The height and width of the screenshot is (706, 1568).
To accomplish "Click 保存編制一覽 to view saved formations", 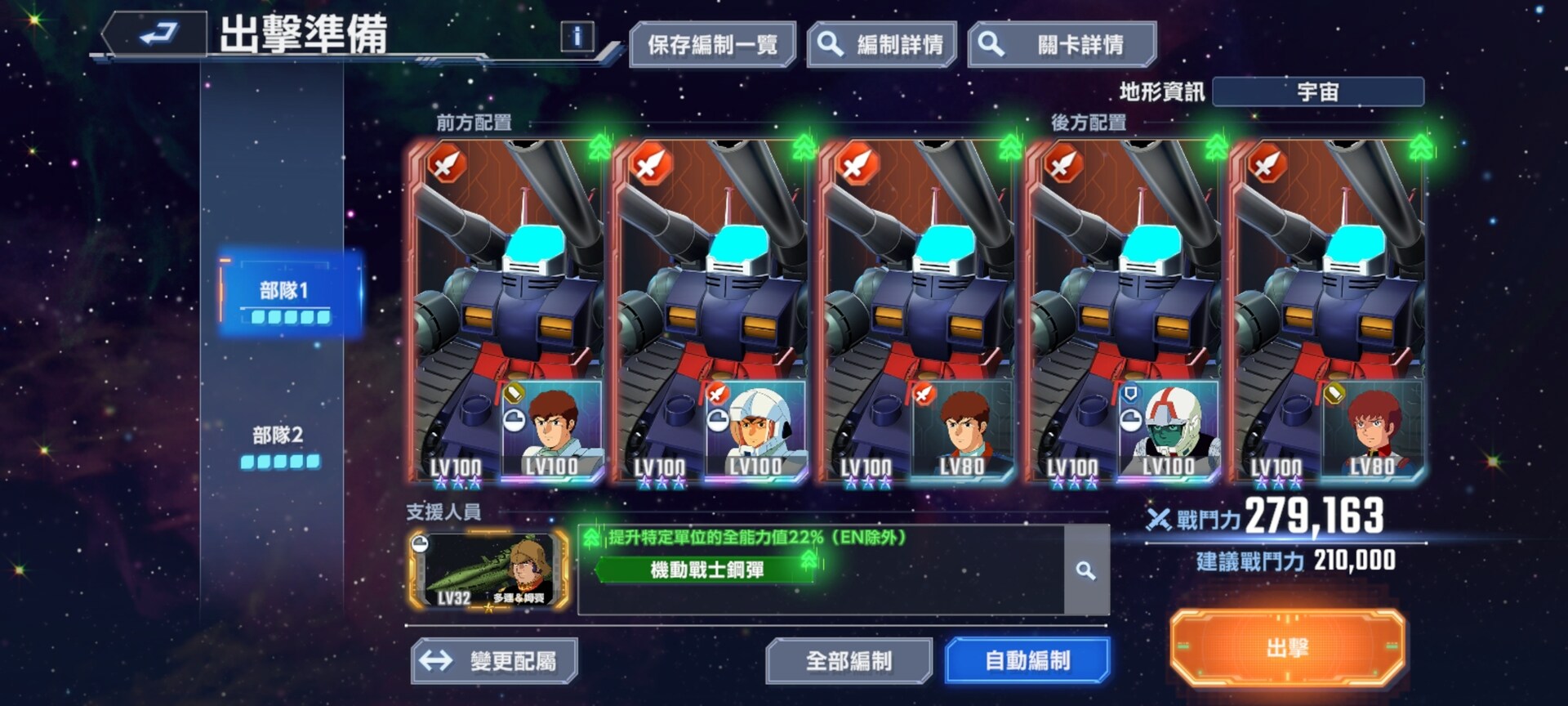I will pos(713,45).
